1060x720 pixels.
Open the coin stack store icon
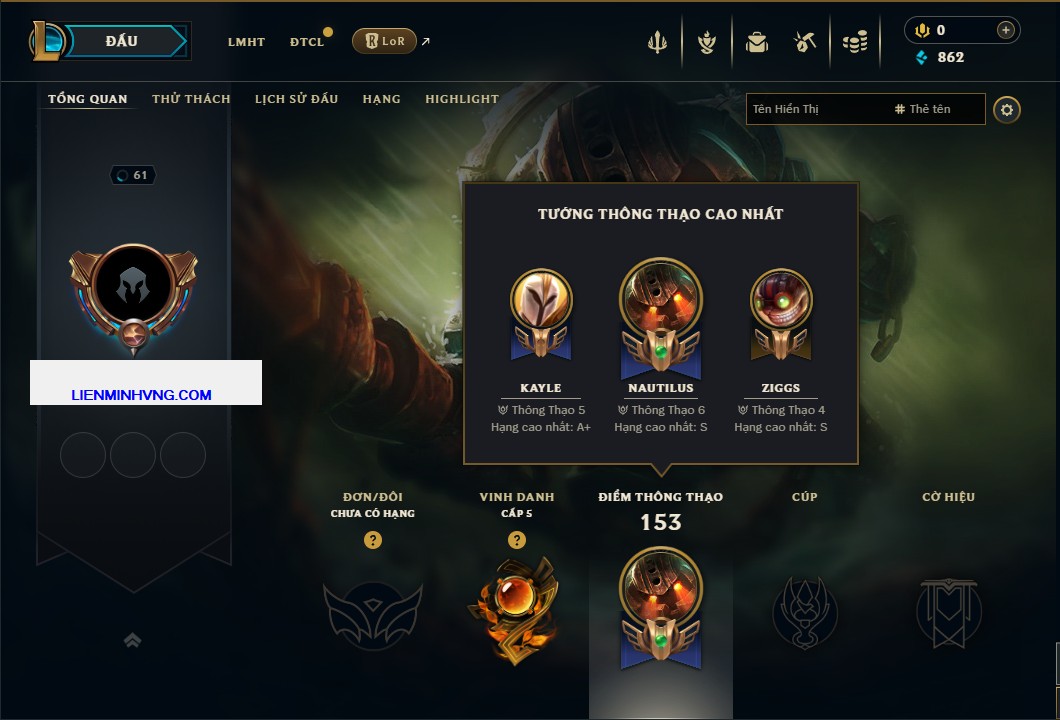tap(854, 42)
